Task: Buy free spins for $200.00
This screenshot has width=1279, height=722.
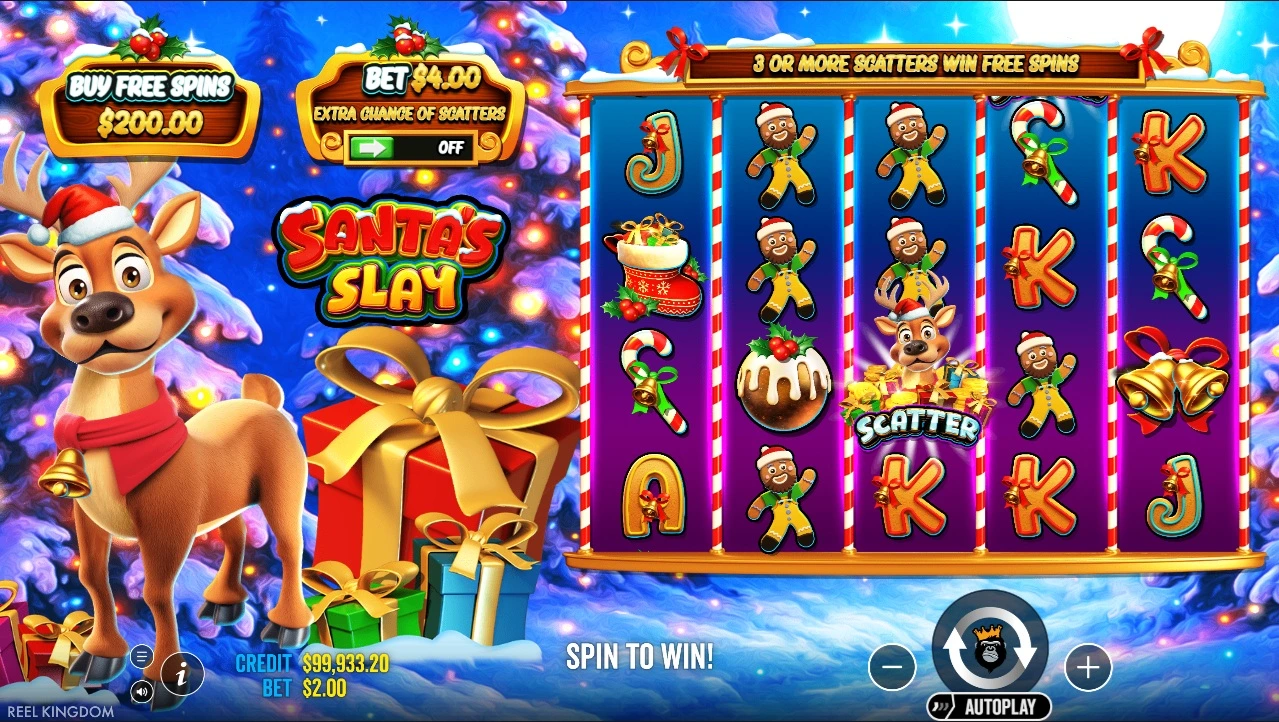Action: (148, 105)
